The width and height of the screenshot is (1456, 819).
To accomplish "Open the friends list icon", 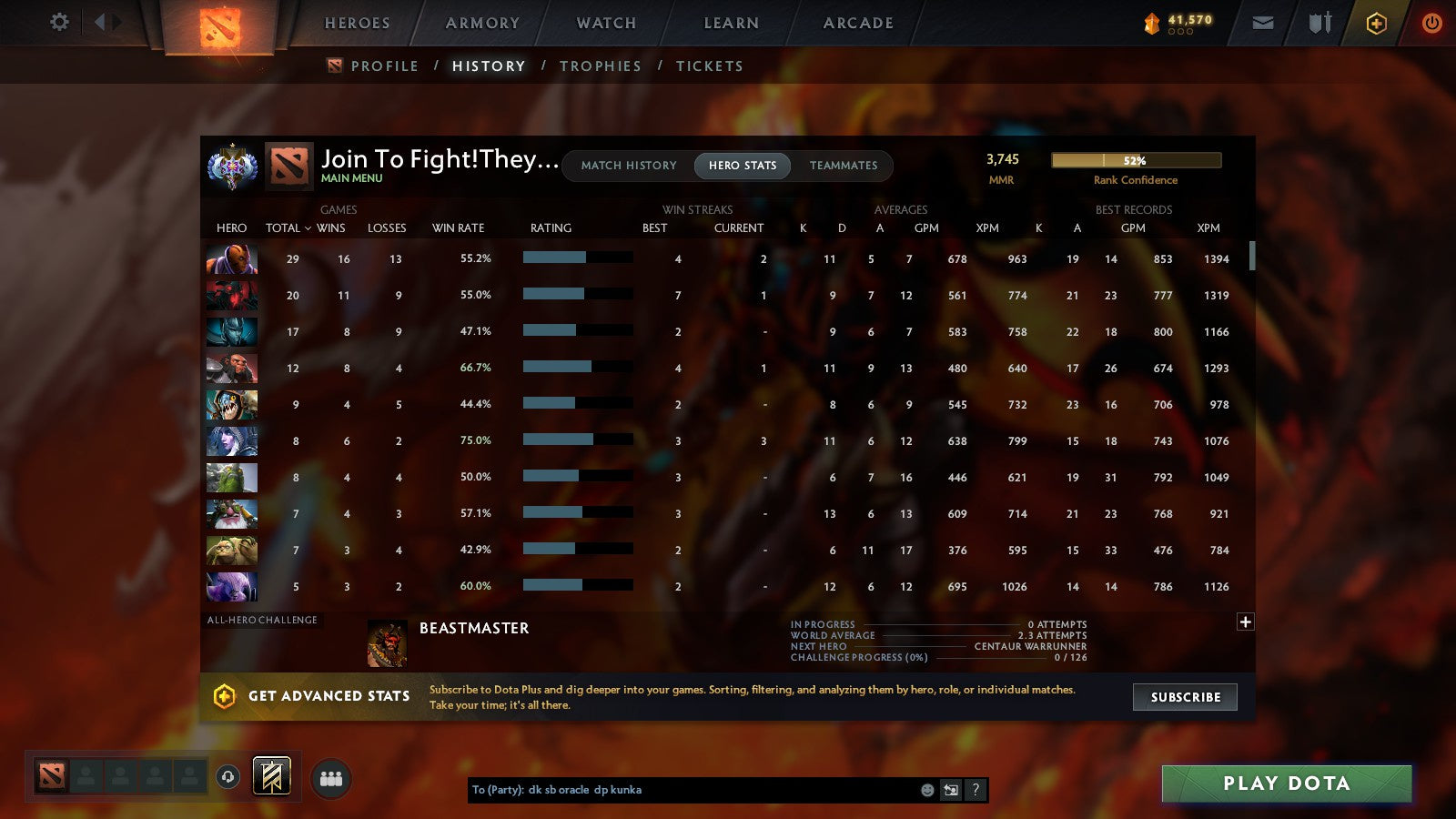I will (x=331, y=778).
